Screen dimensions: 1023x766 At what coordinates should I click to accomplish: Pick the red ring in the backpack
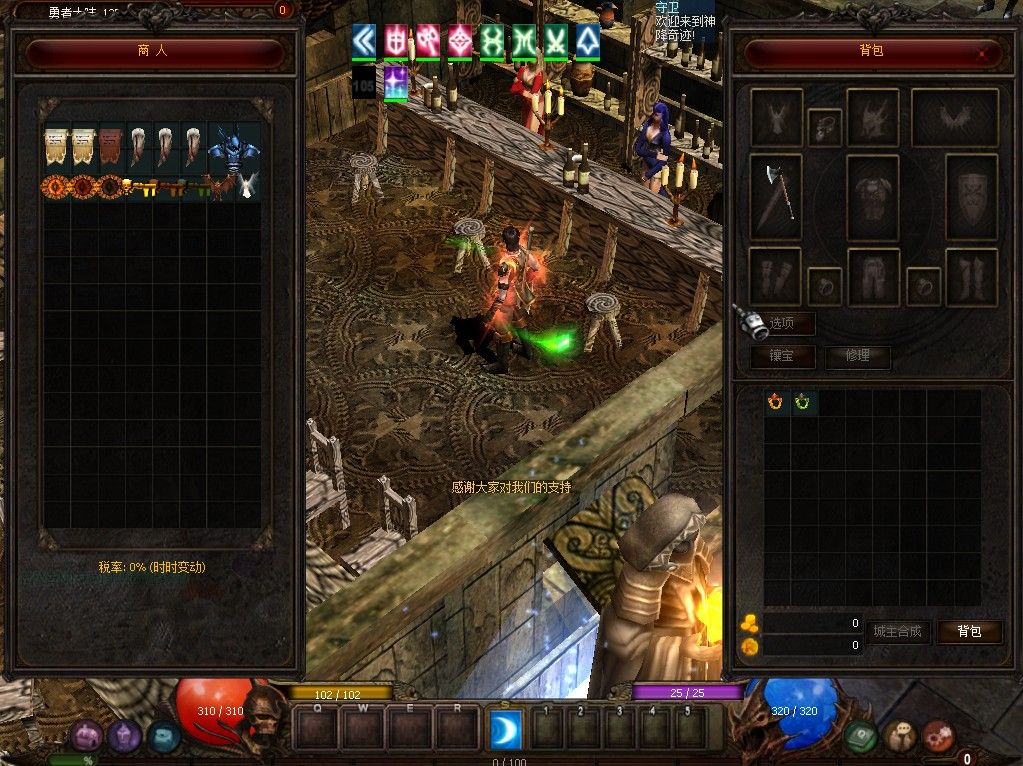point(776,403)
